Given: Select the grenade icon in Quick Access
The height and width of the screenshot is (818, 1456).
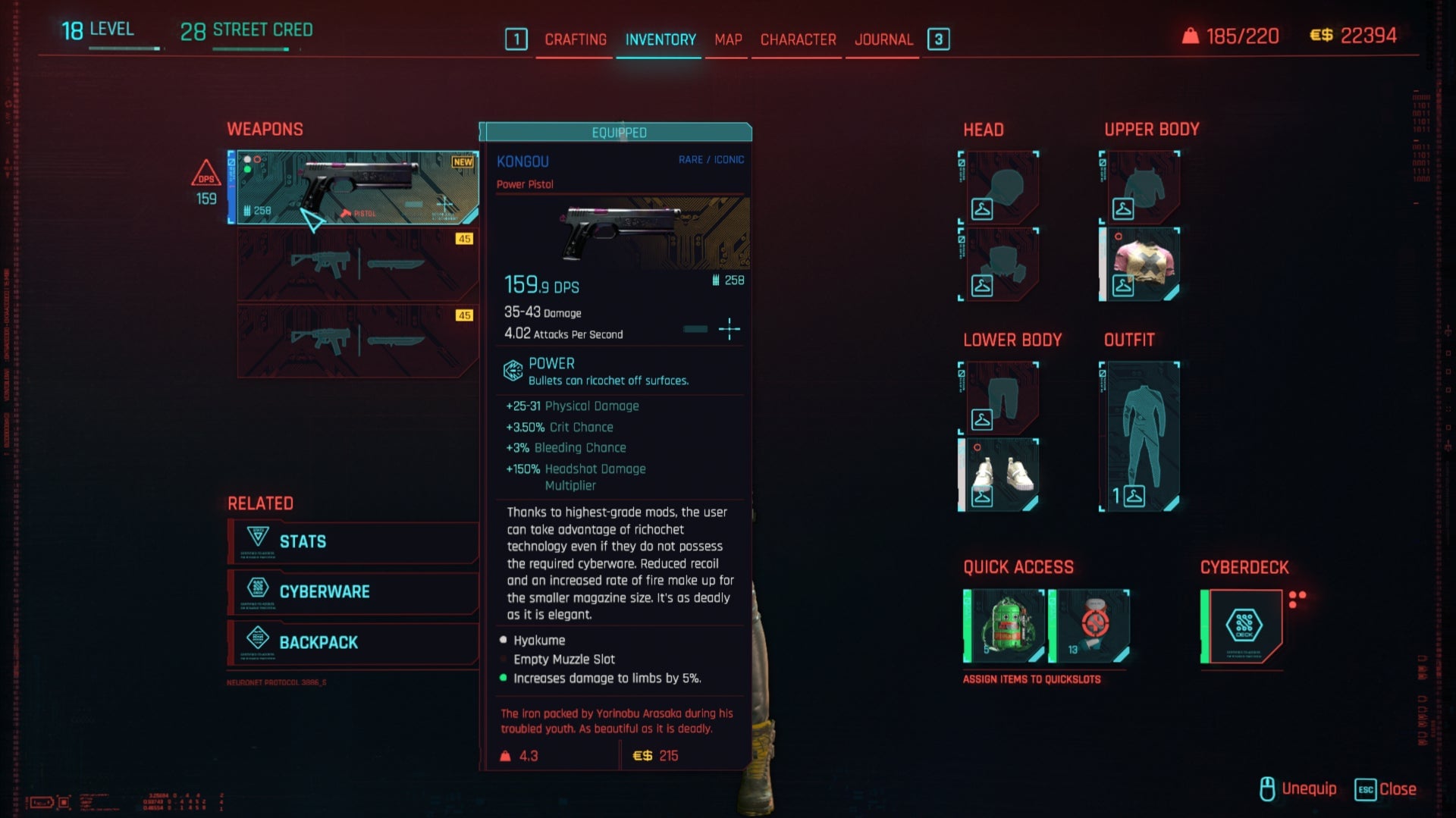Looking at the screenshot, I should tap(1005, 623).
